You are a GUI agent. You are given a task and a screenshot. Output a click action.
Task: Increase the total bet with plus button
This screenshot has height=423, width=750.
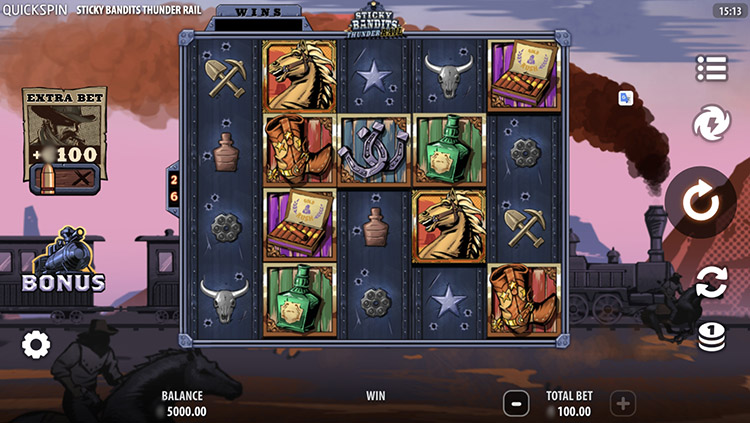622,403
